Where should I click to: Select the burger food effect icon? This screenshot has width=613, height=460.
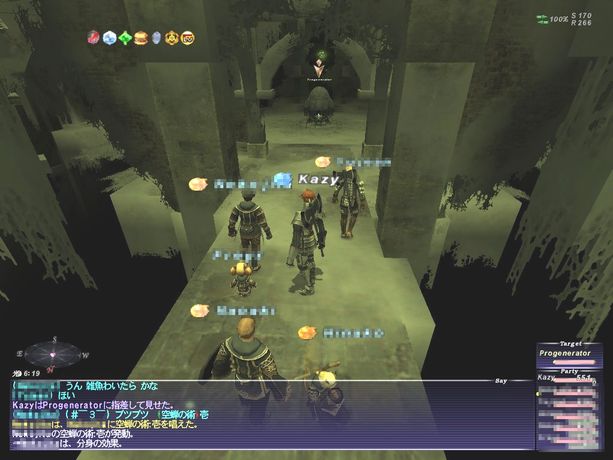(x=141, y=38)
